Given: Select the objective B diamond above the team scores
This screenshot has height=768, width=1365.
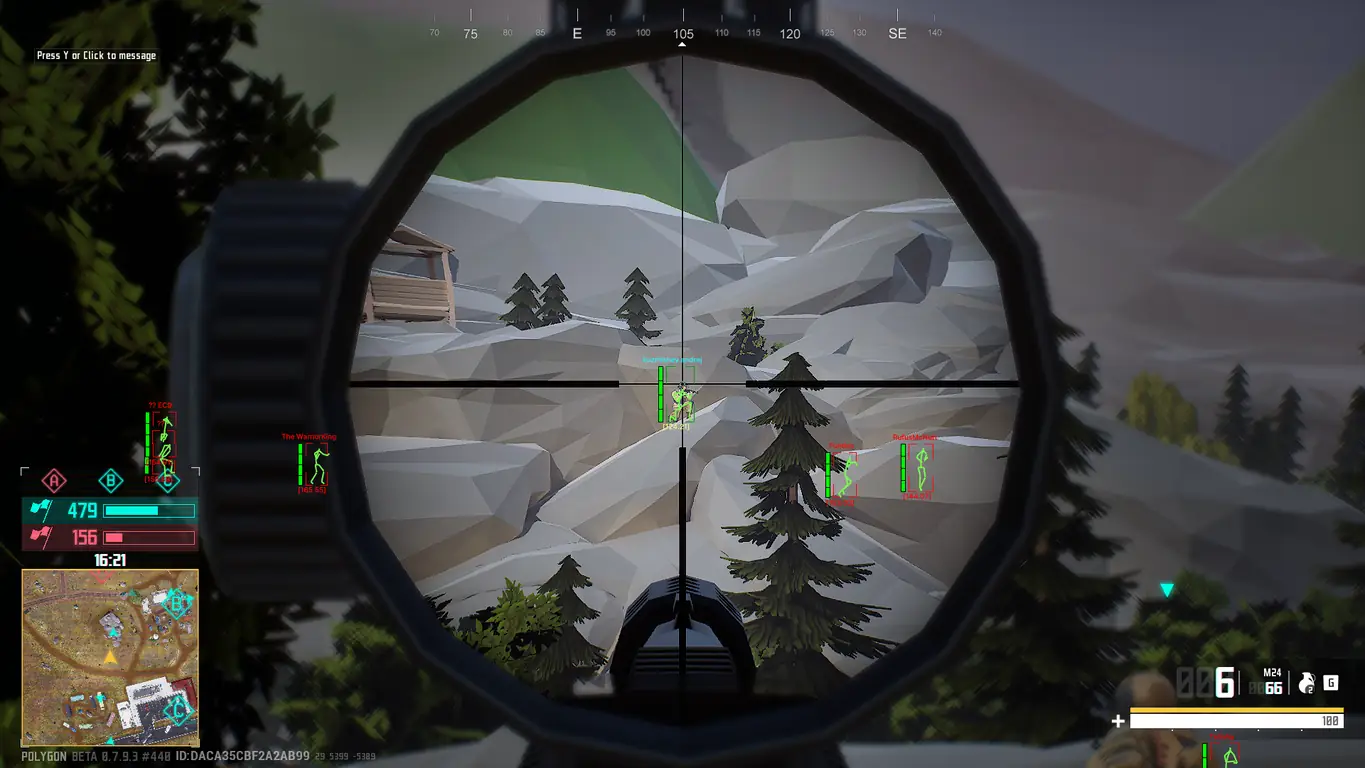Looking at the screenshot, I should point(111,481).
